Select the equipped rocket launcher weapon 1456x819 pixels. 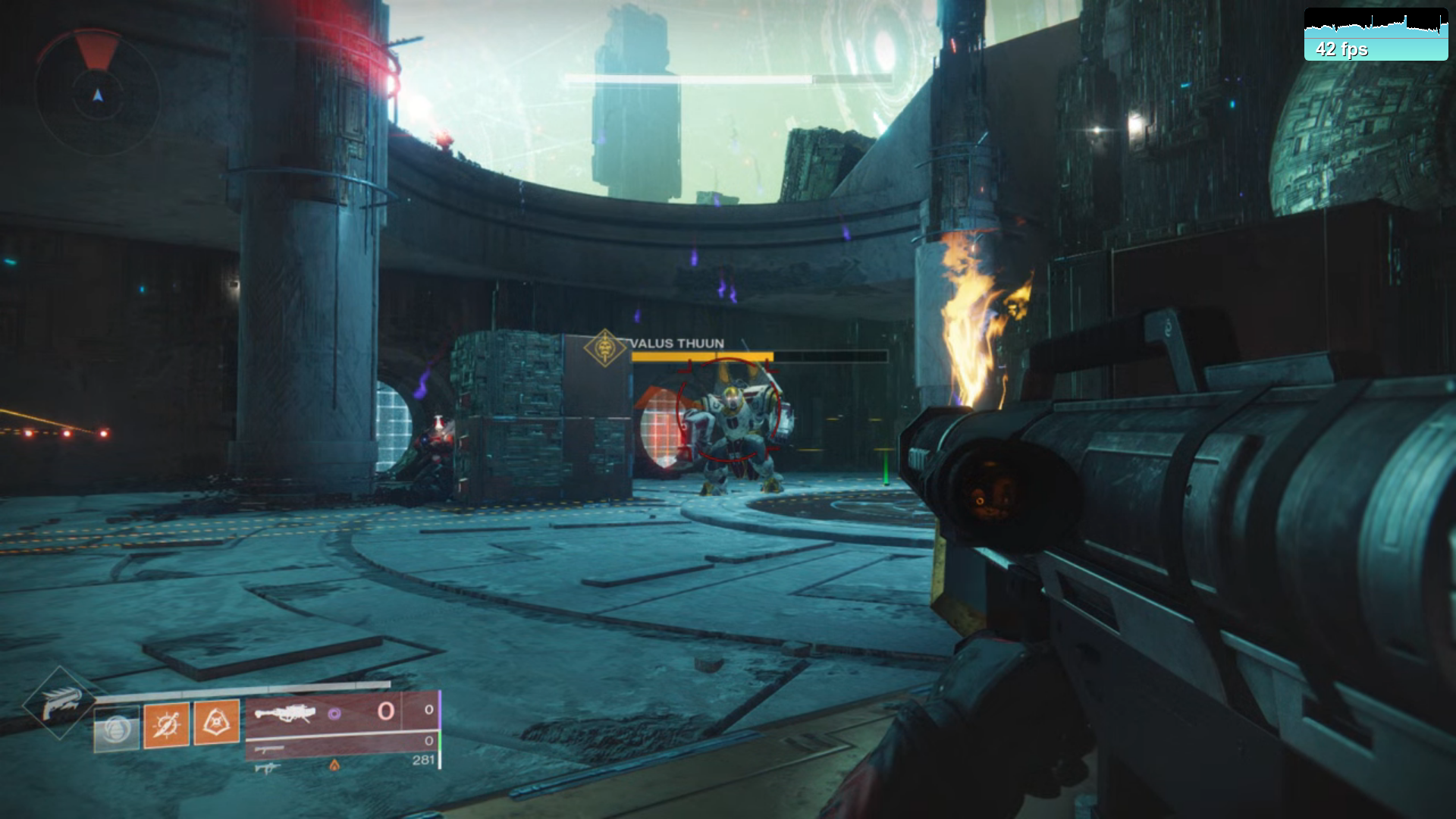(285, 713)
